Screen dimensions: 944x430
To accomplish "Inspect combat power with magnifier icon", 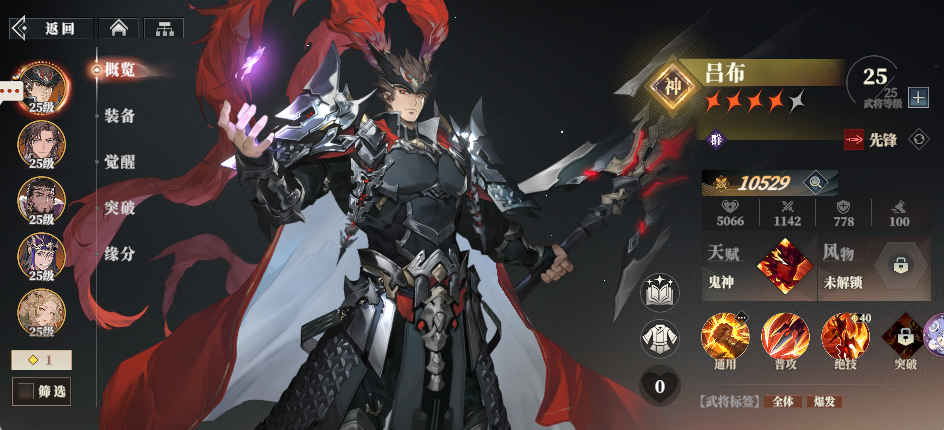I will click(816, 183).
